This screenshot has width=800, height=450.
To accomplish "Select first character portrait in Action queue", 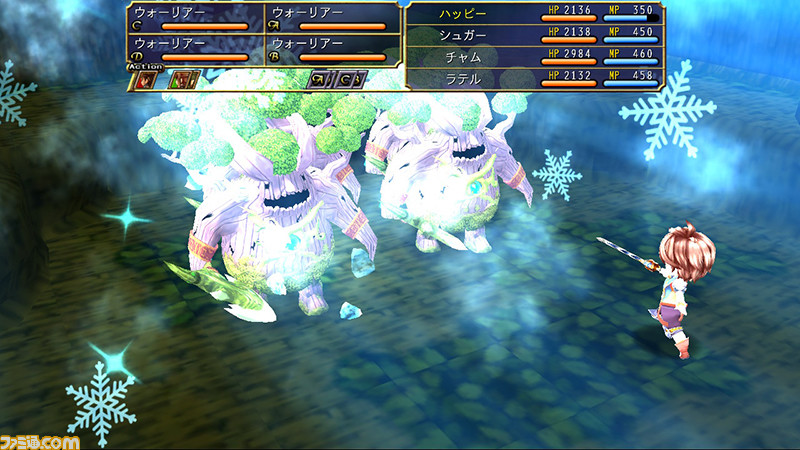I will click(148, 80).
